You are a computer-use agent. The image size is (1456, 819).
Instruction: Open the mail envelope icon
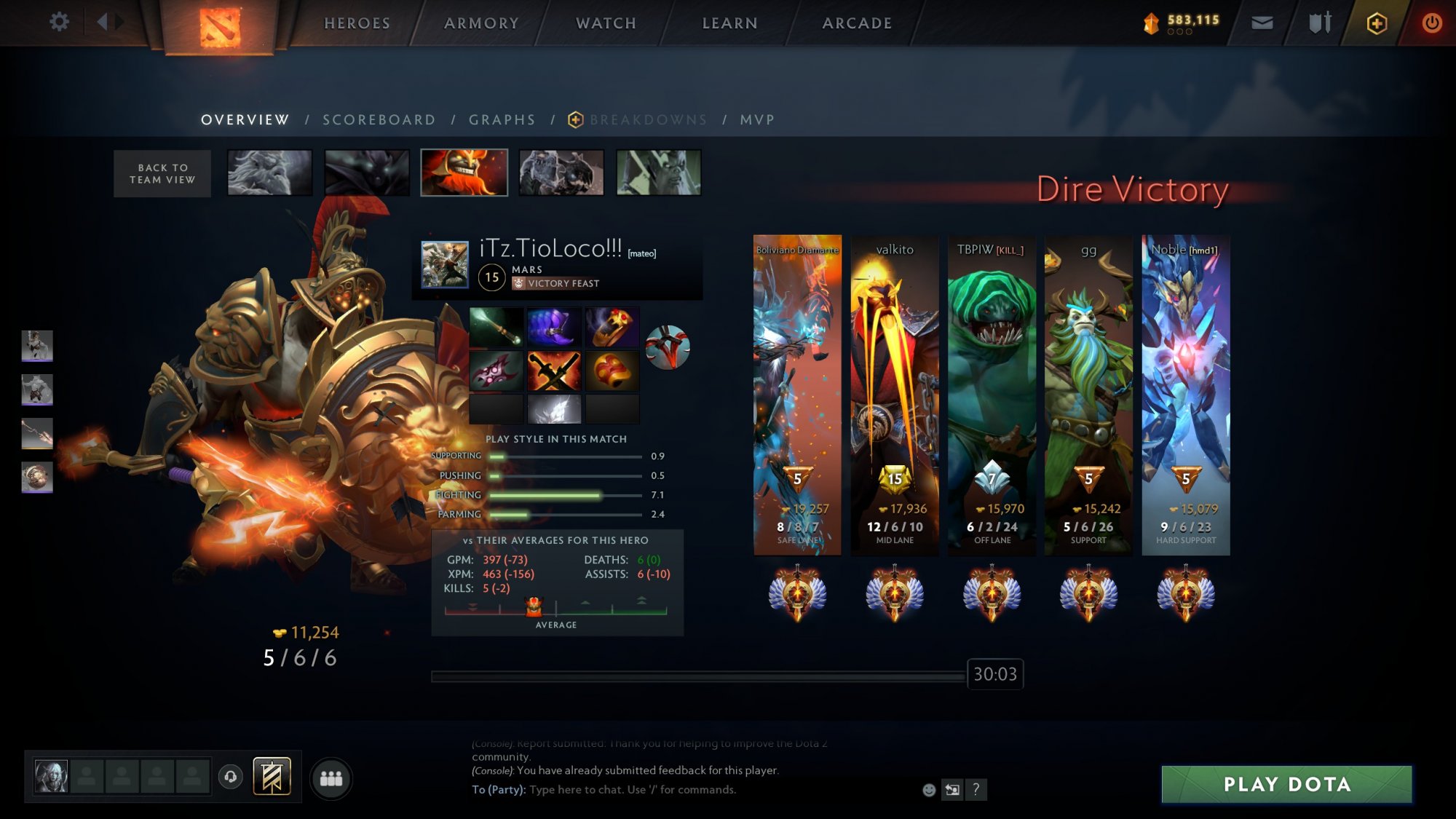pyautogui.click(x=1262, y=23)
